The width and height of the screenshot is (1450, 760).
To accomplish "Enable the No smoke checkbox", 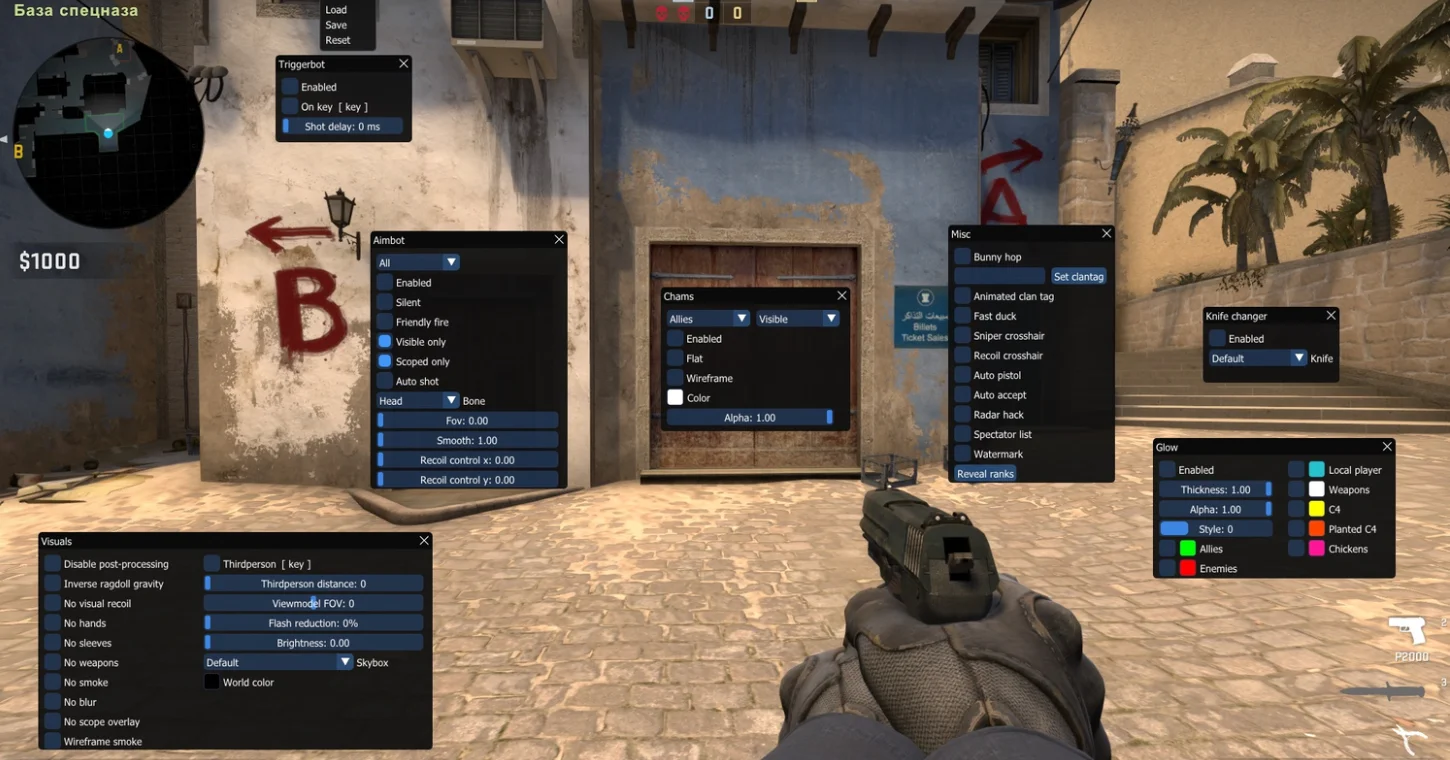I will pyautogui.click(x=53, y=683).
